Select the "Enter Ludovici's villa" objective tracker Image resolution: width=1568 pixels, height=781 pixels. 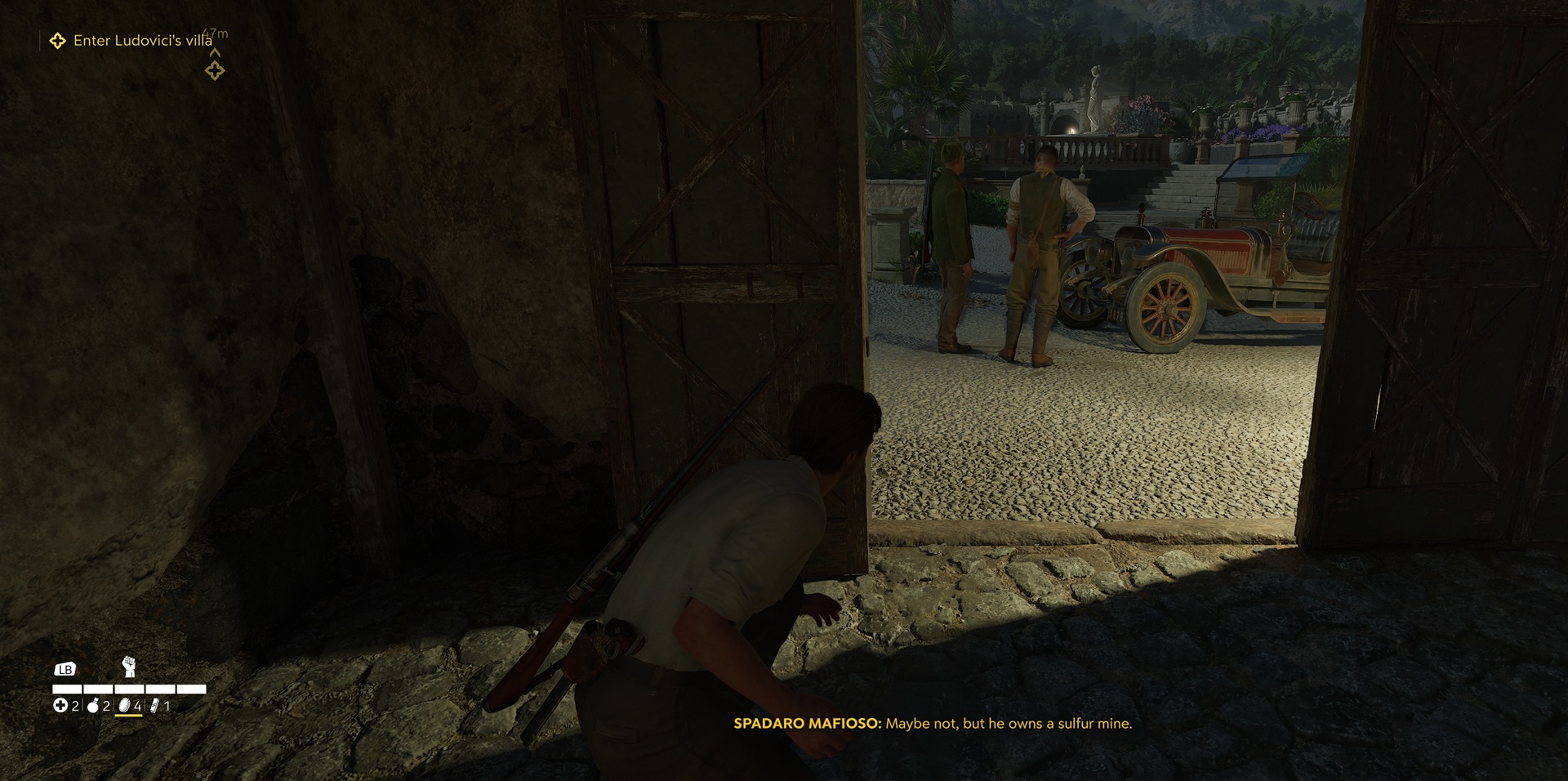(x=142, y=40)
